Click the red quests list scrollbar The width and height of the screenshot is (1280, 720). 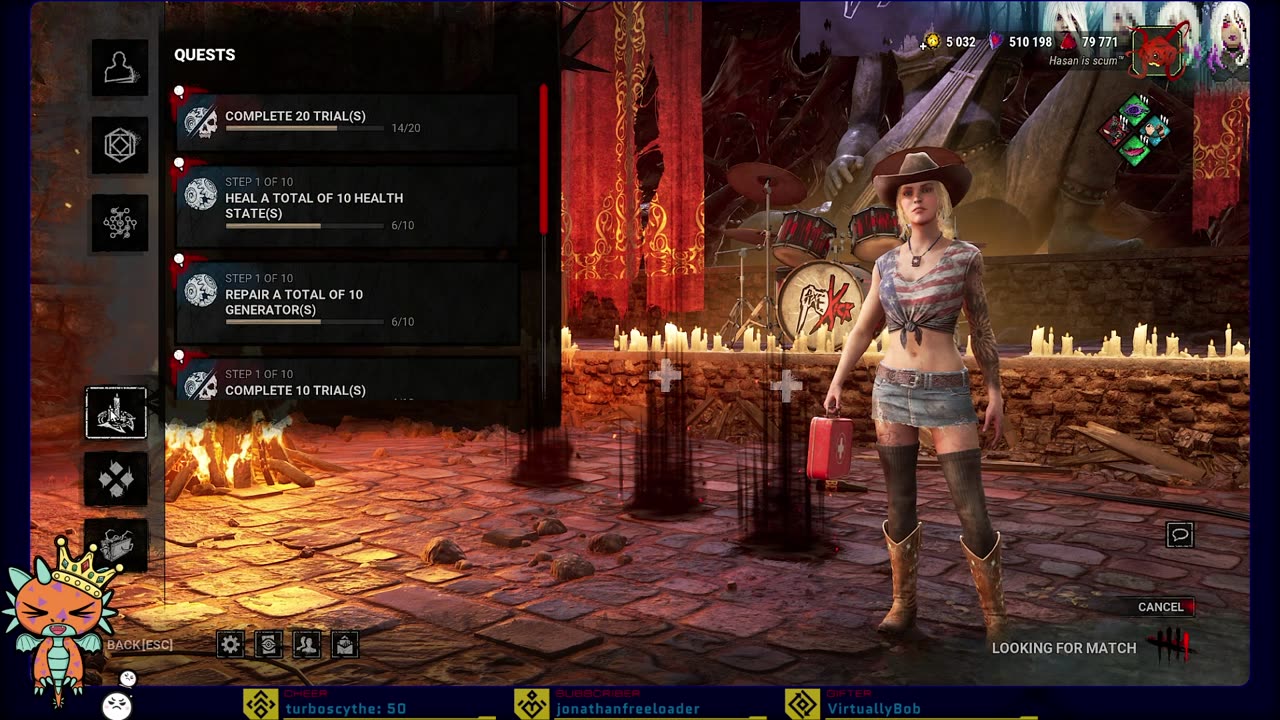544,160
